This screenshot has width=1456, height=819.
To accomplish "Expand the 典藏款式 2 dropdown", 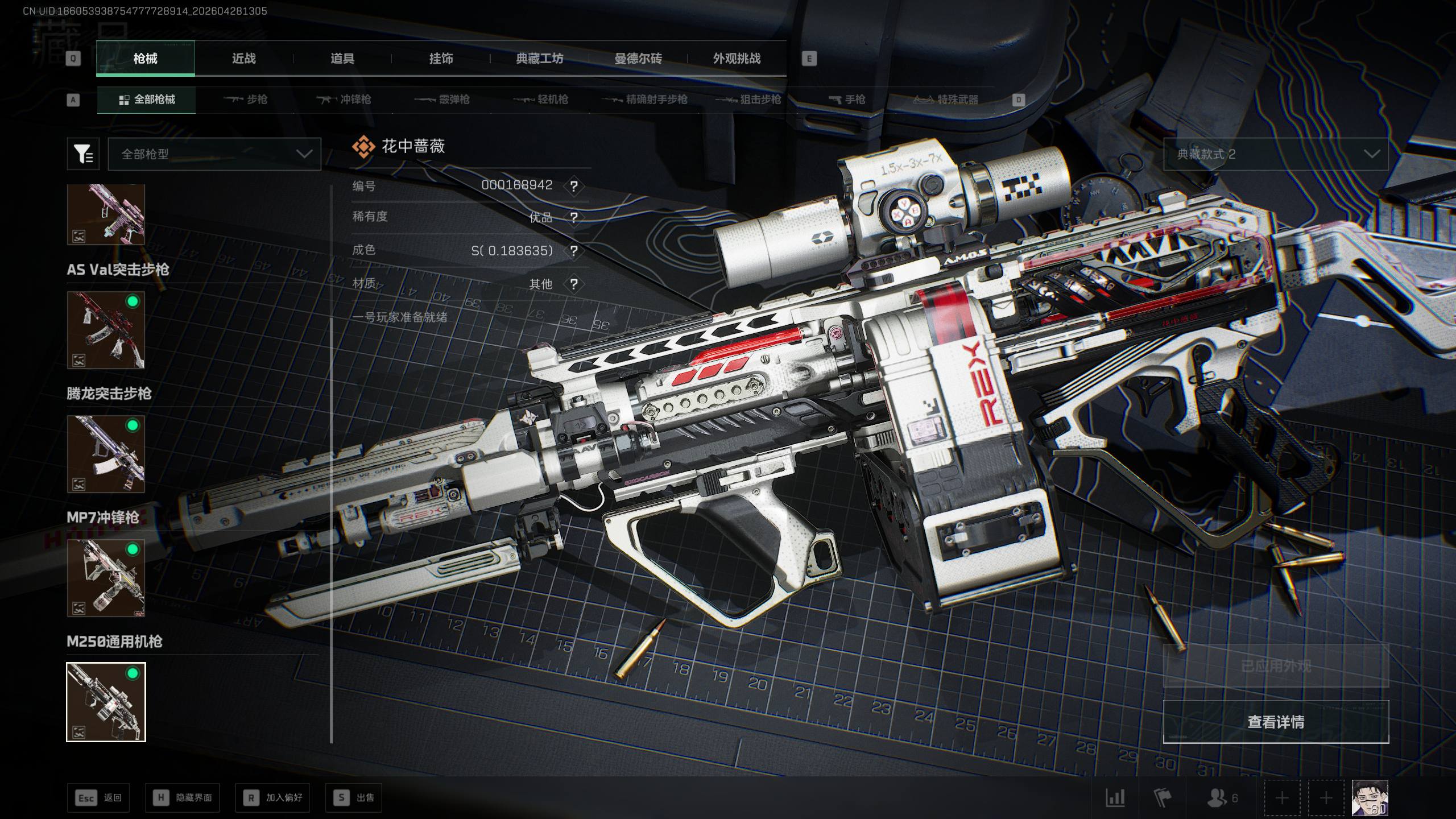I will [x=1275, y=154].
